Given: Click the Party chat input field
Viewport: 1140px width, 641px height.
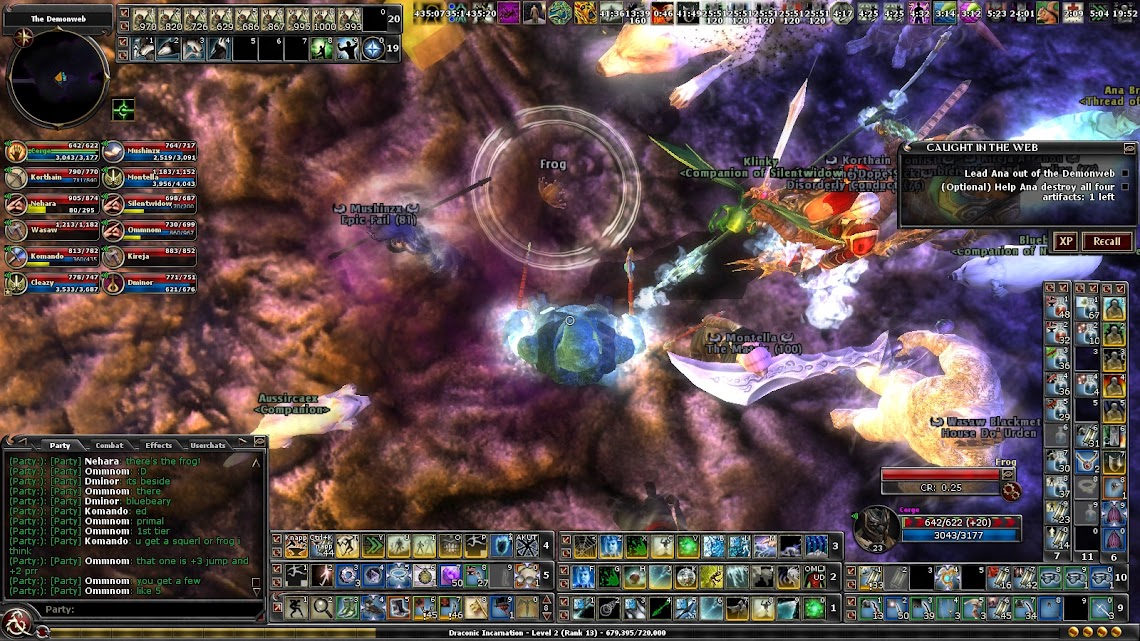Looking at the screenshot, I should coord(150,609).
